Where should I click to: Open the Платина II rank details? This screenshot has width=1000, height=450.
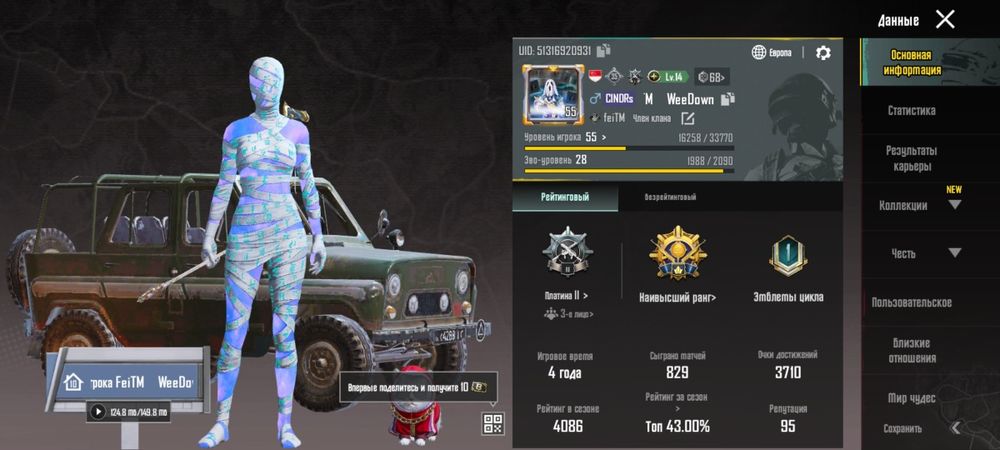[x=565, y=296]
